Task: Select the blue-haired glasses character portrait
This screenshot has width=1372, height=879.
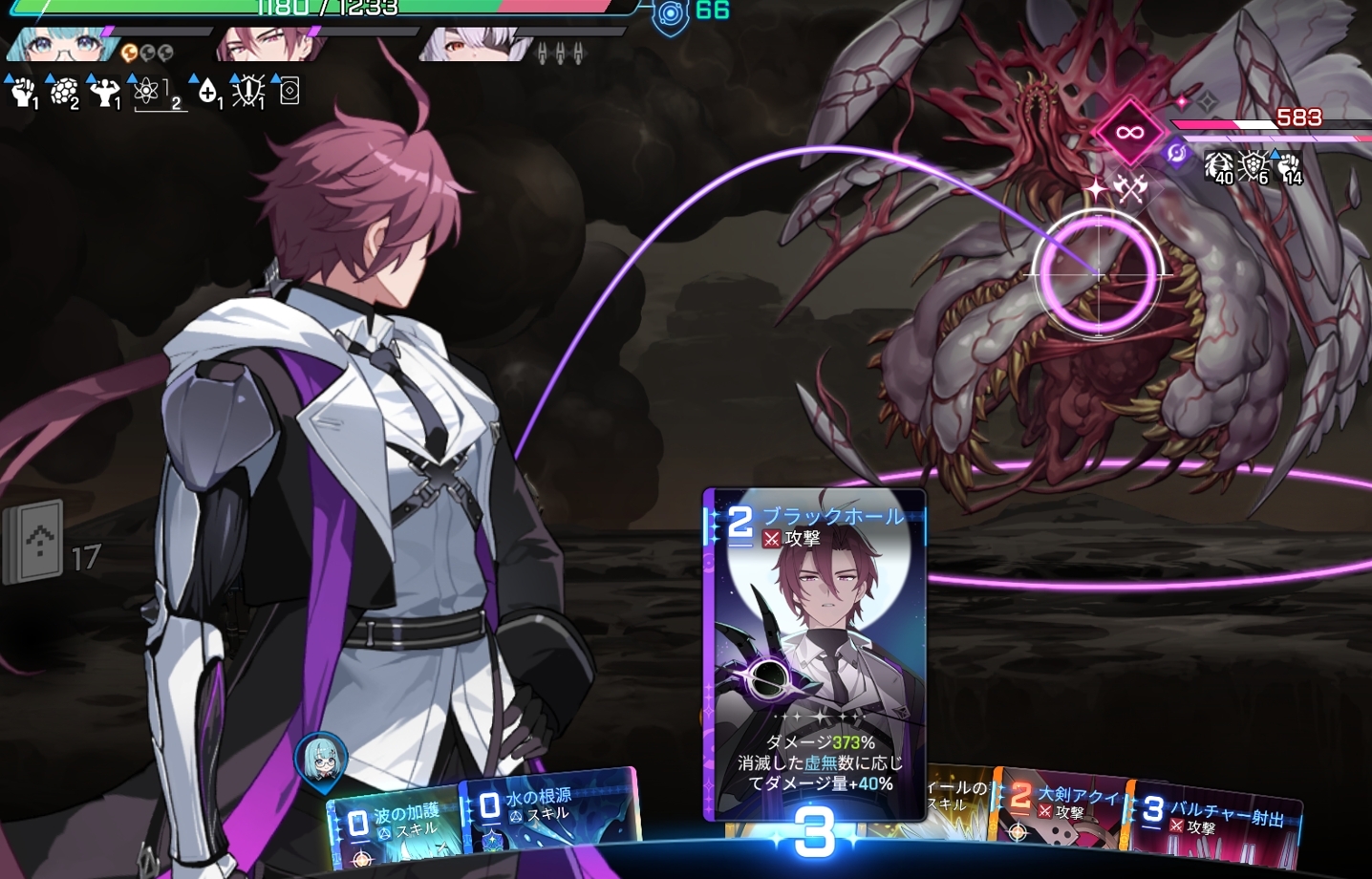Action: [60, 45]
